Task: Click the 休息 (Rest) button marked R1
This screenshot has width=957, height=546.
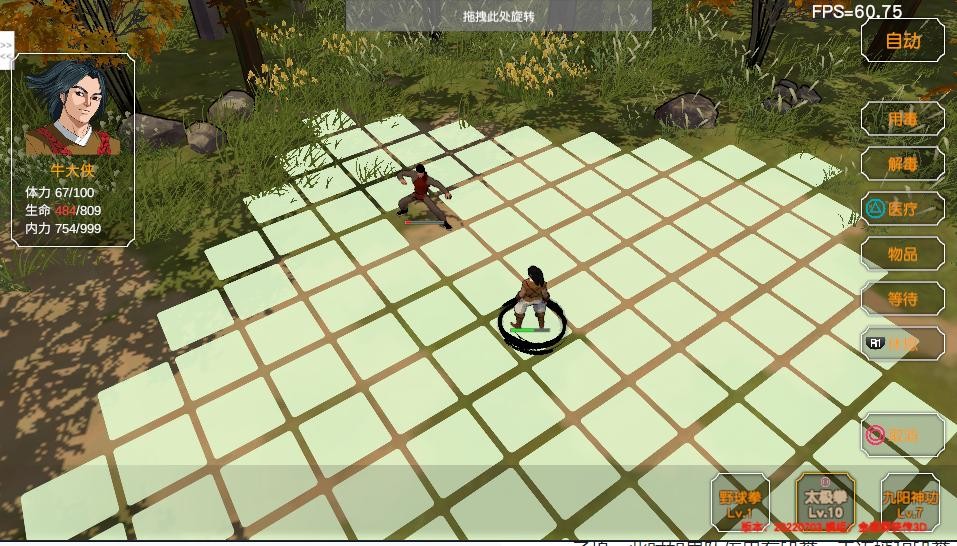Action: [902, 344]
